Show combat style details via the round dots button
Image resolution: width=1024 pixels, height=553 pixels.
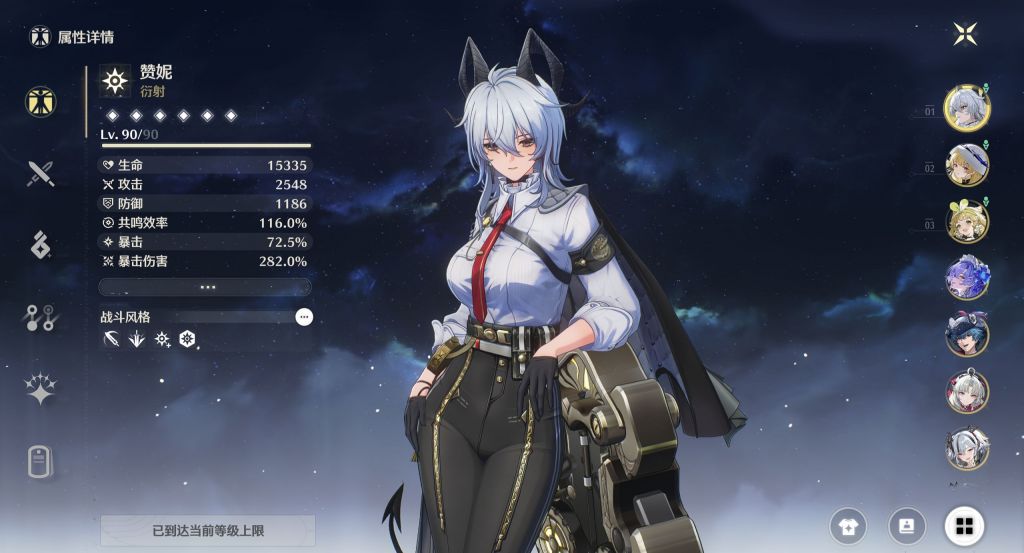click(304, 317)
